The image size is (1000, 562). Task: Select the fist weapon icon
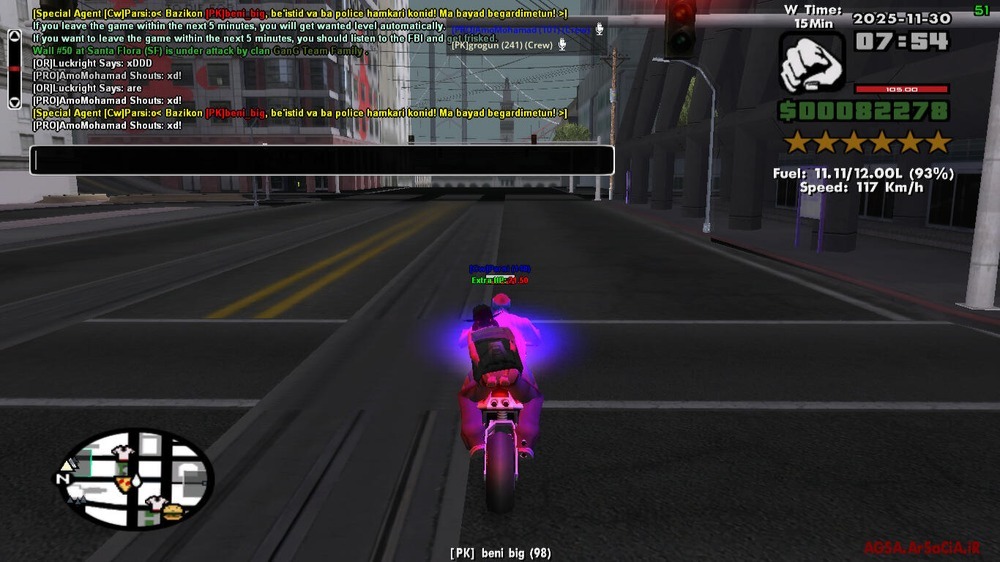click(811, 64)
